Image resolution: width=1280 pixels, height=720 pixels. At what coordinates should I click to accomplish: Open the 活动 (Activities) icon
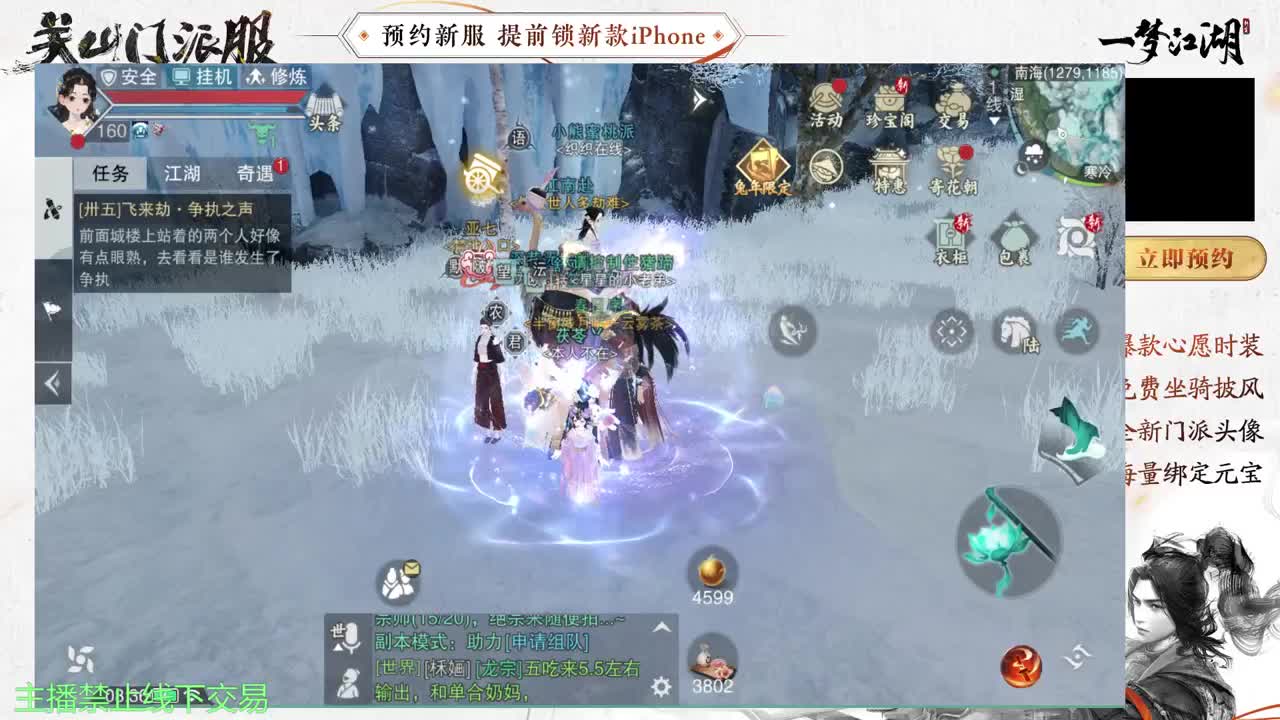tap(824, 101)
